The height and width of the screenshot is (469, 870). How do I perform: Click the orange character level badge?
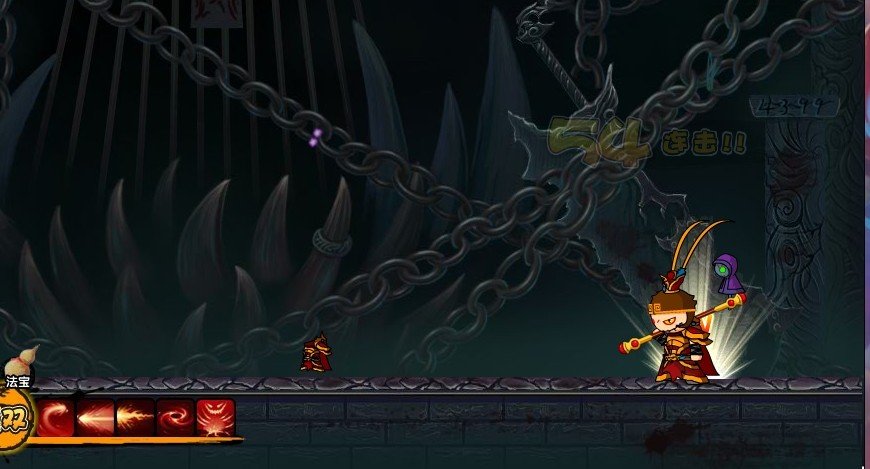point(14,417)
